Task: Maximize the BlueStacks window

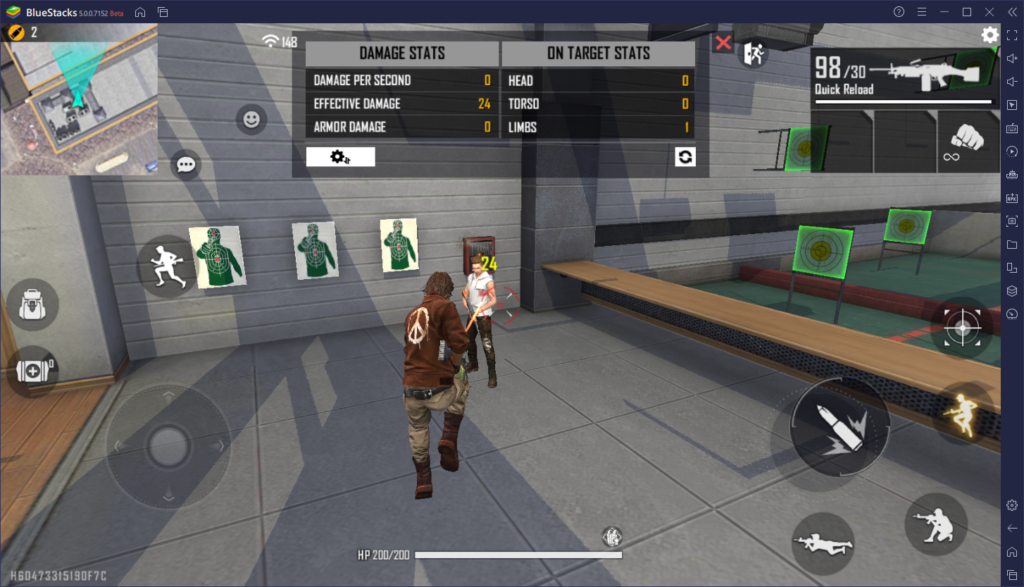Action: (966, 12)
